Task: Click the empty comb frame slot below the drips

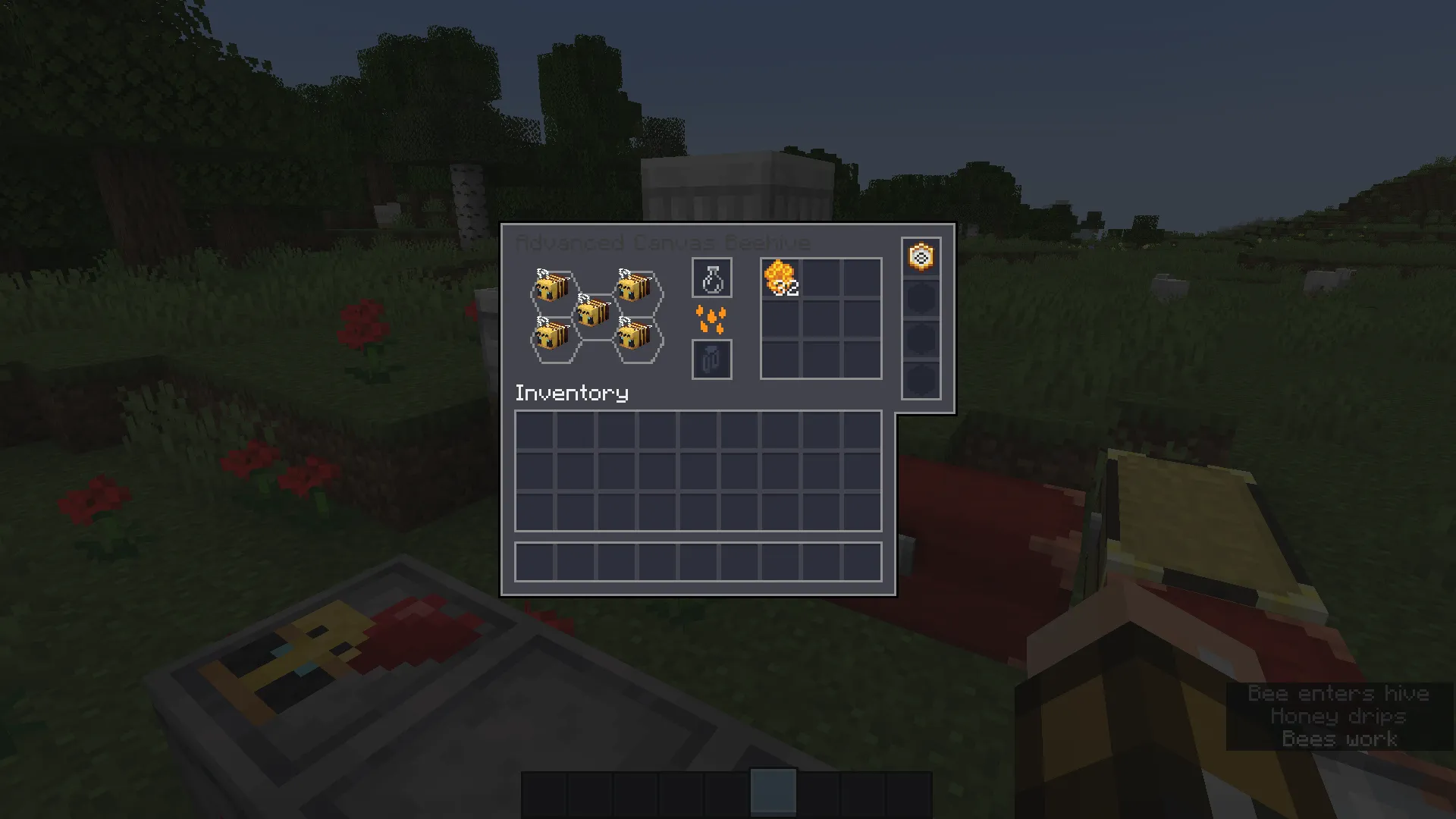Action: (711, 360)
